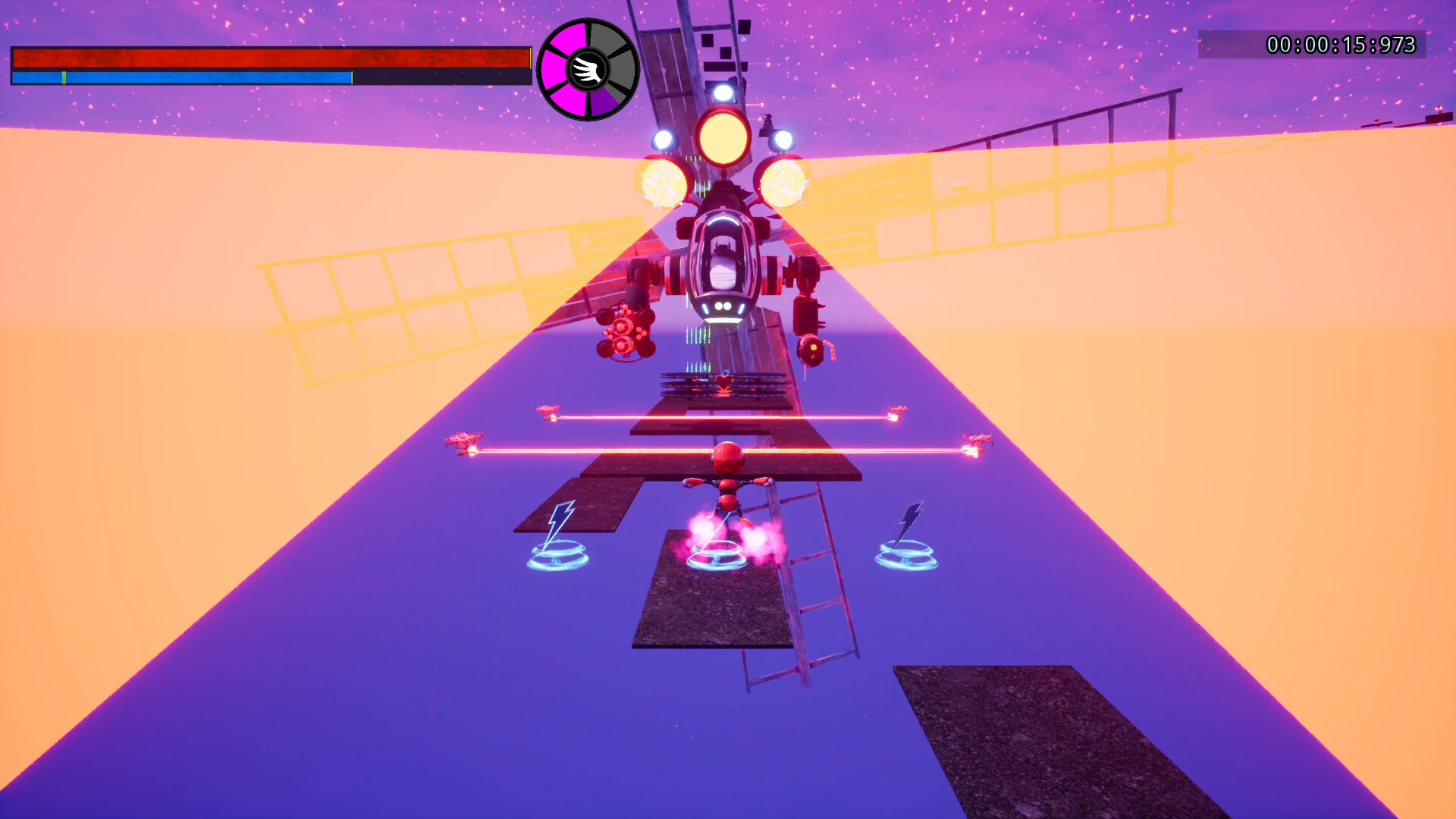1456x819 pixels.
Task: Select the white wing icon in the ability wheel
Action: [x=586, y=69]
